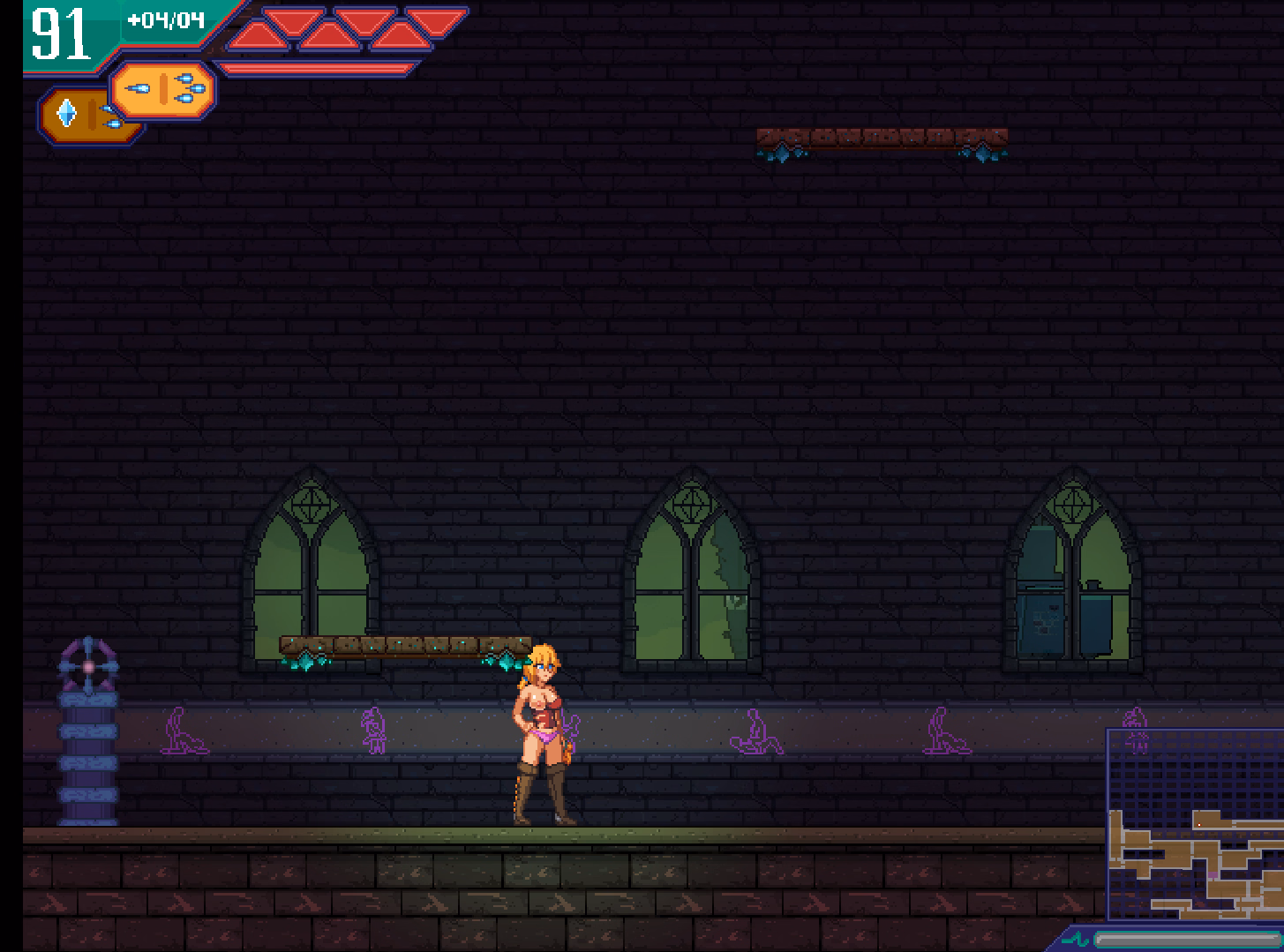1284x952 pixels.
Task: Open the minimap
Action: [x=1194, y=824]
